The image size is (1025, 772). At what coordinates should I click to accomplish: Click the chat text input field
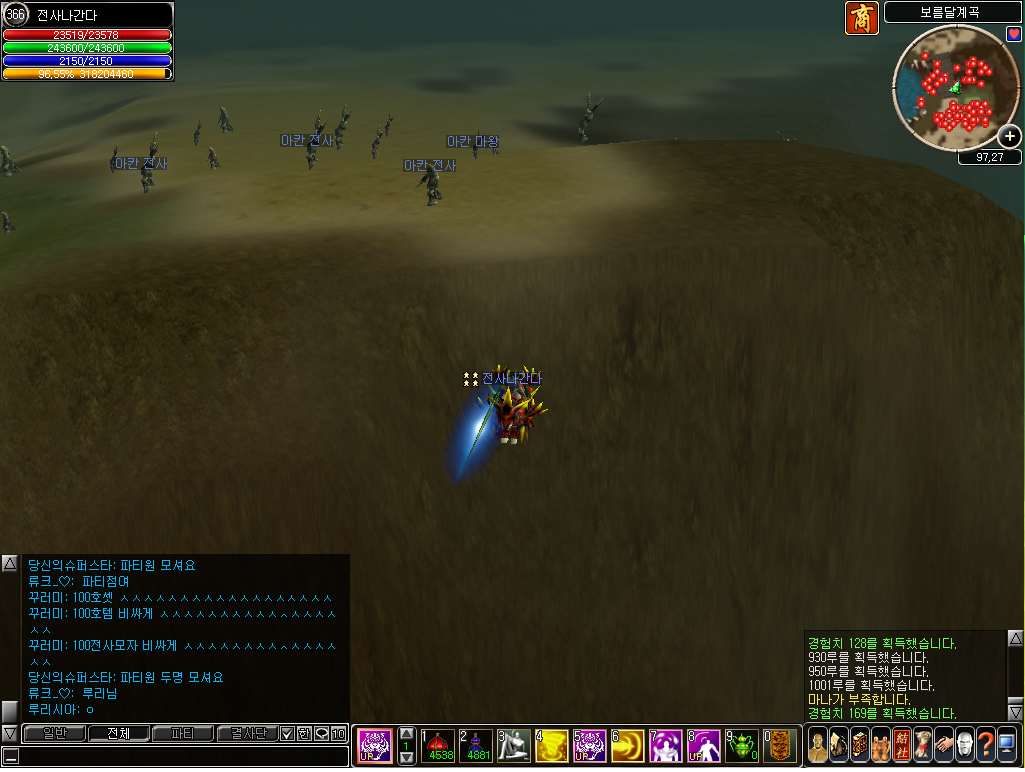click(x=180, y=757)
